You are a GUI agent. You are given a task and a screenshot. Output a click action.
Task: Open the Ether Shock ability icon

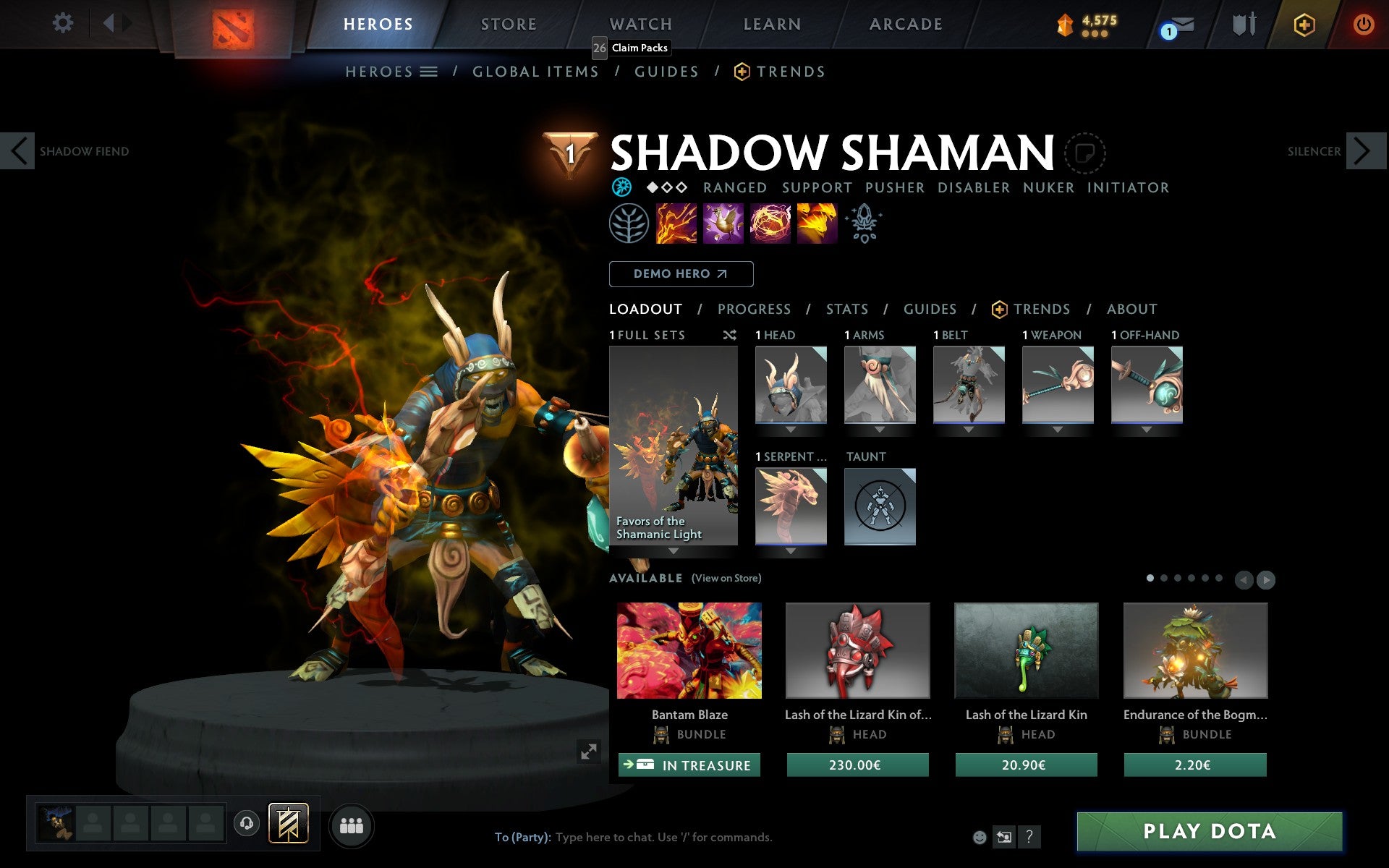point(674,224)
